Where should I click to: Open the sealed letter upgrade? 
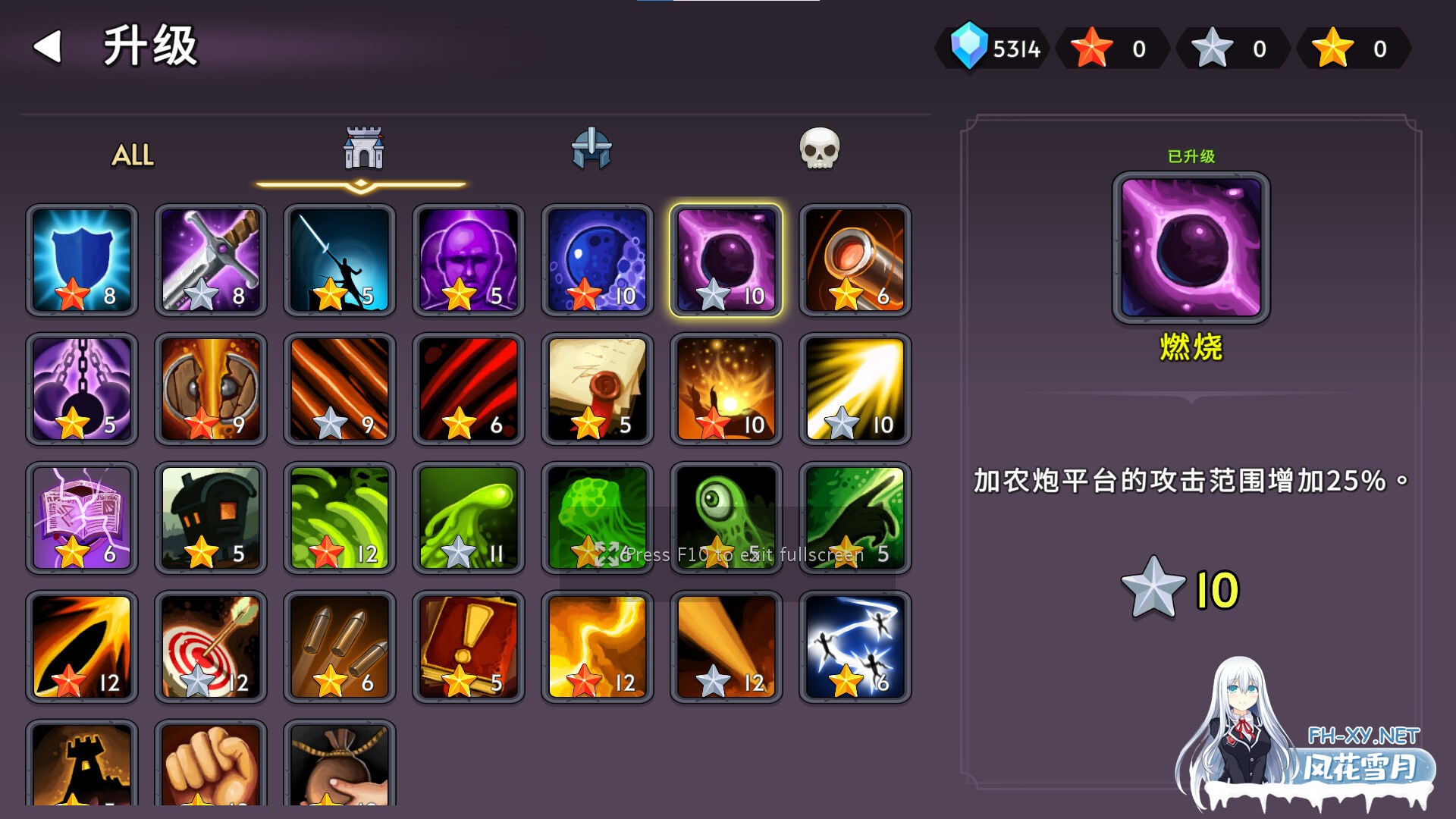(597, 389)
